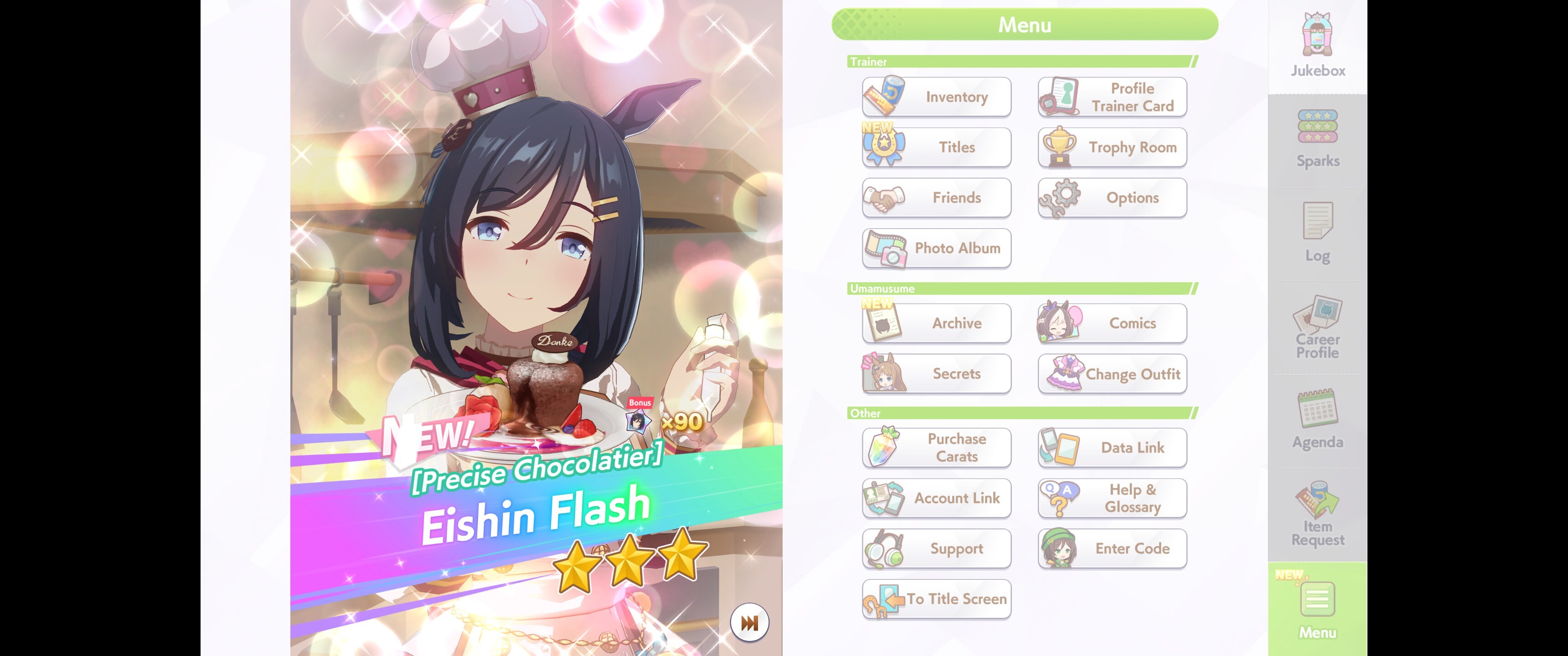
Task: Open game Options
Action: click(x=1112, y=198)
